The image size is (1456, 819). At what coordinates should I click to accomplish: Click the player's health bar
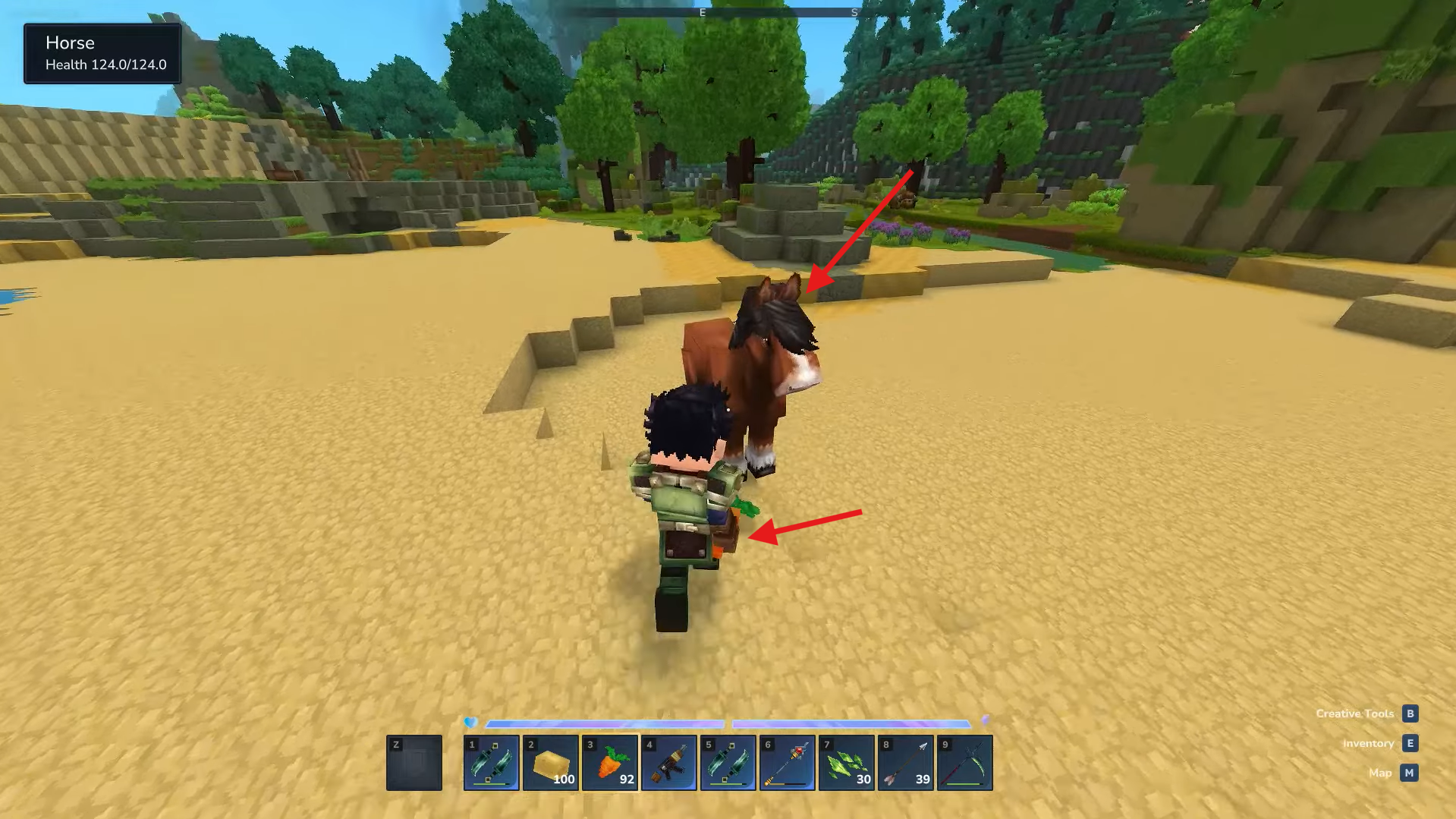pyautogui.click(x=603, y=723)
